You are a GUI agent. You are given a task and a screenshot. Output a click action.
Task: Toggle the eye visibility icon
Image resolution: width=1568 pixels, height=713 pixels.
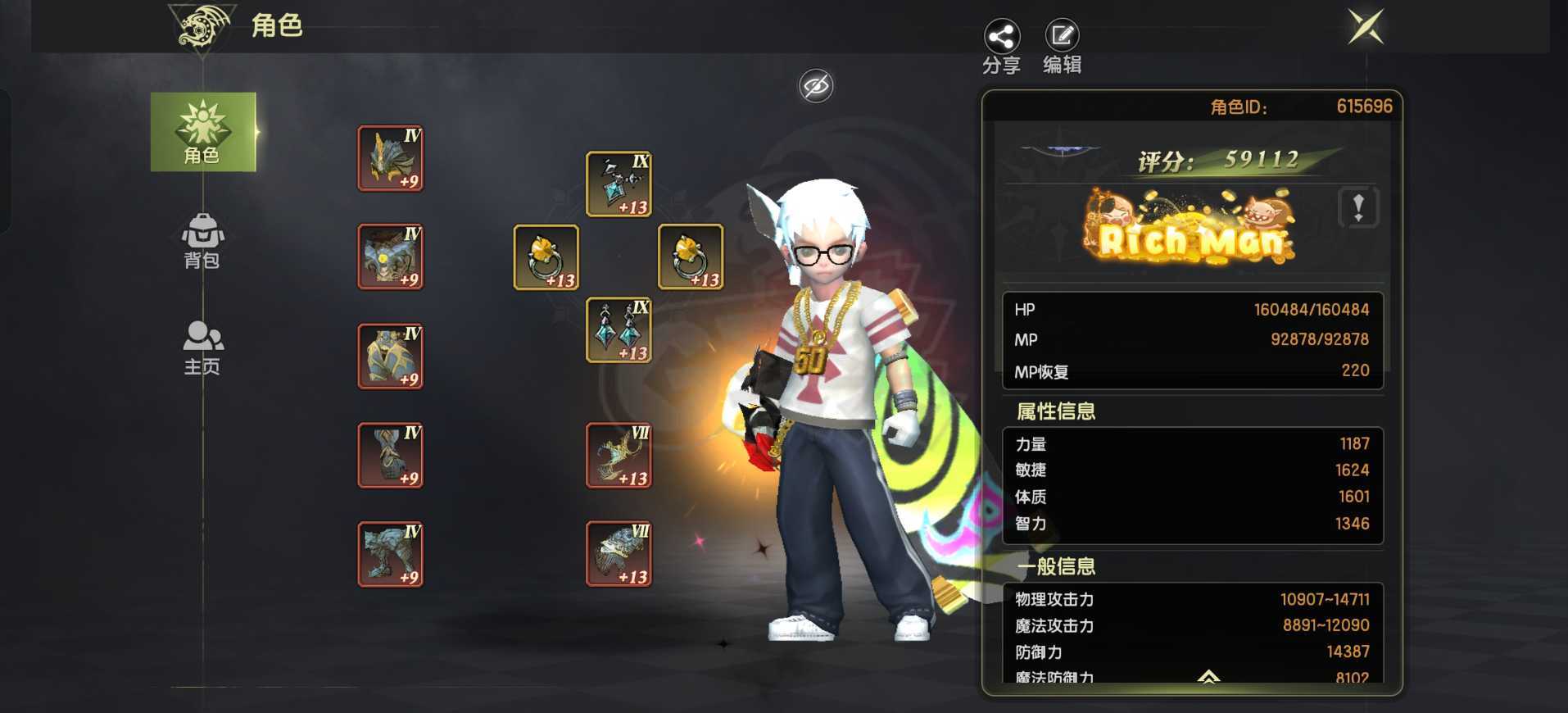(x=816, y=85)
